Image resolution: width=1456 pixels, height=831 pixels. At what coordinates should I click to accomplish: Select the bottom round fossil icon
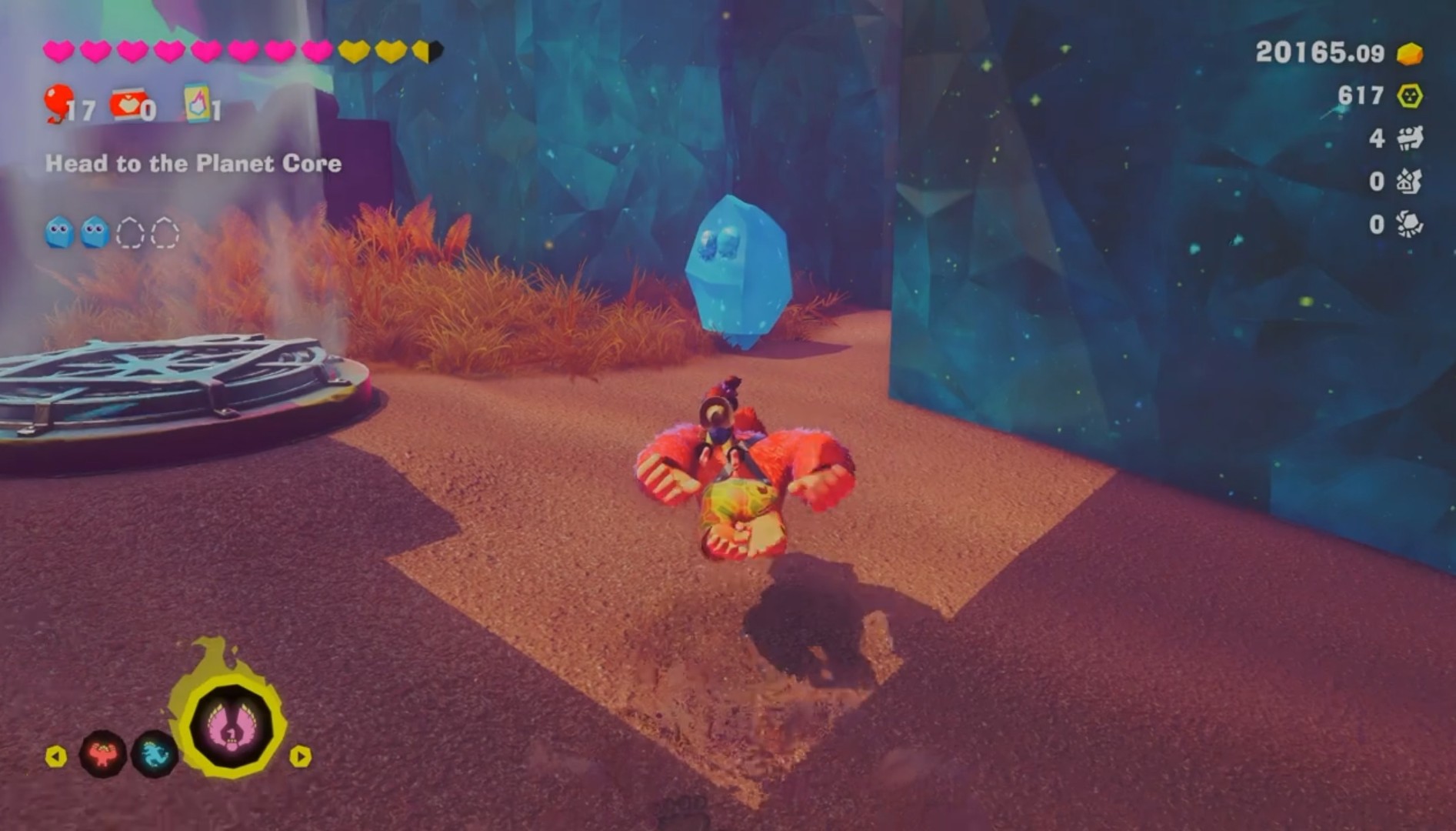[1409, 225]
